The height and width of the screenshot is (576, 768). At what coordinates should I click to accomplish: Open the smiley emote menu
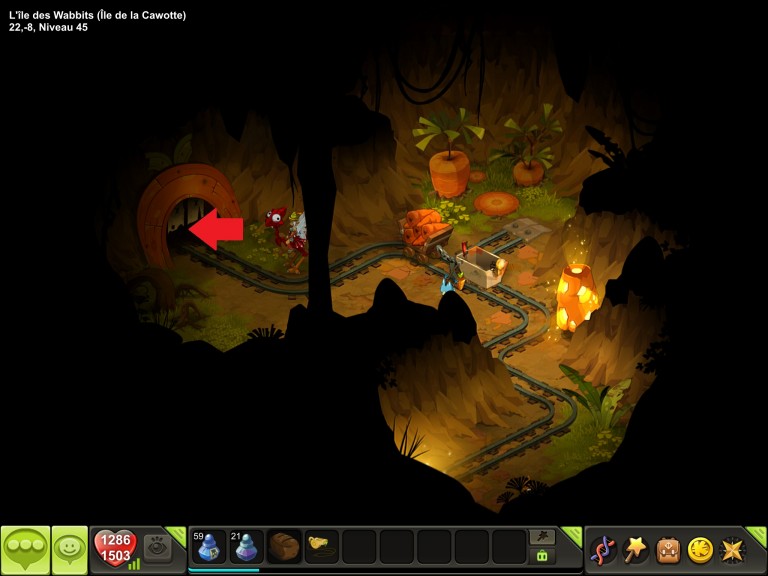tap(69, 549)
